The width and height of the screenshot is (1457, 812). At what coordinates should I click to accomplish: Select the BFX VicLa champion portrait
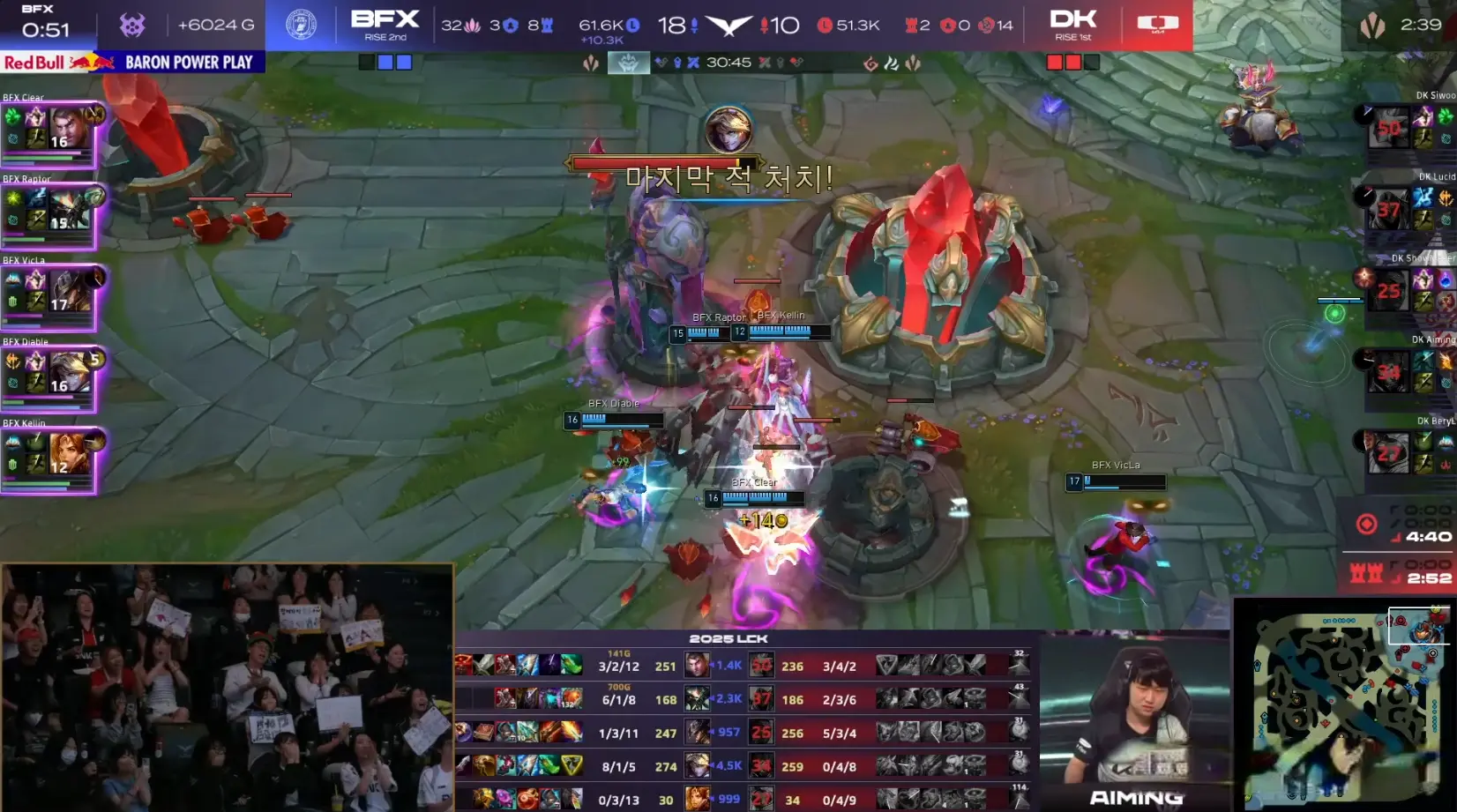tap(70, 291)
